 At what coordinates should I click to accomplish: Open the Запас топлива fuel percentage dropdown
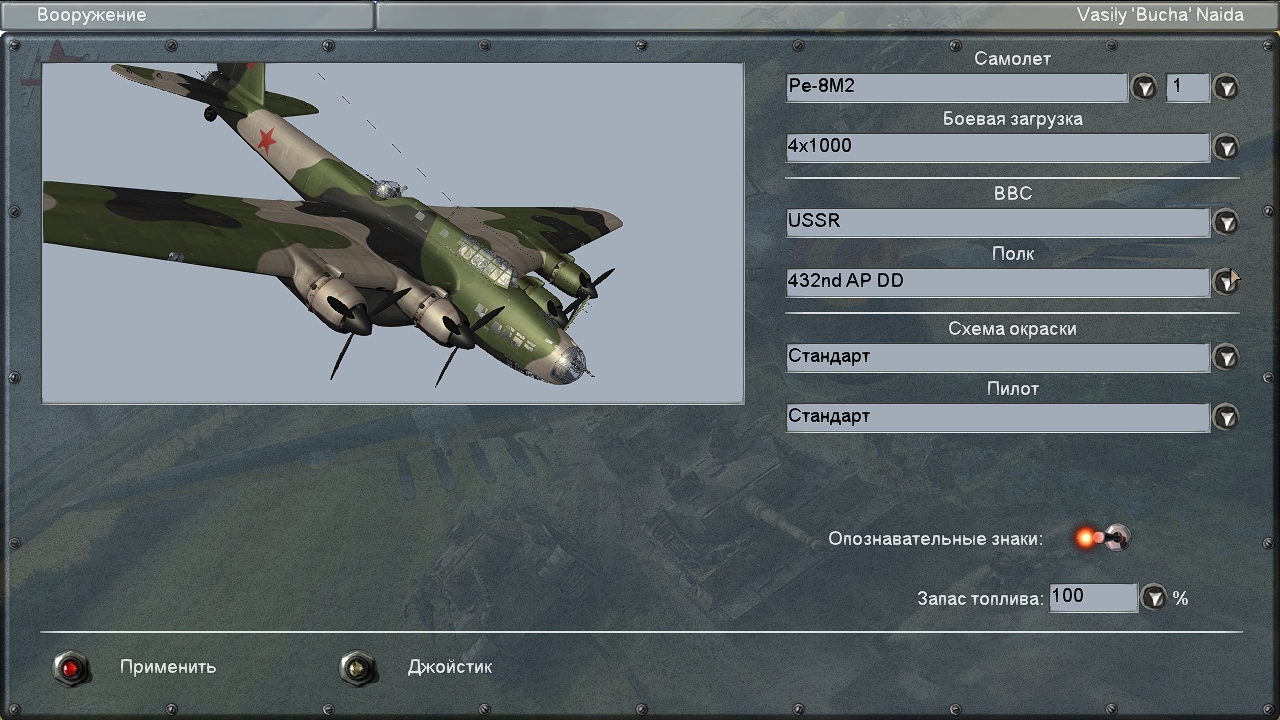pyautogui.click(x=1155, y=598)
